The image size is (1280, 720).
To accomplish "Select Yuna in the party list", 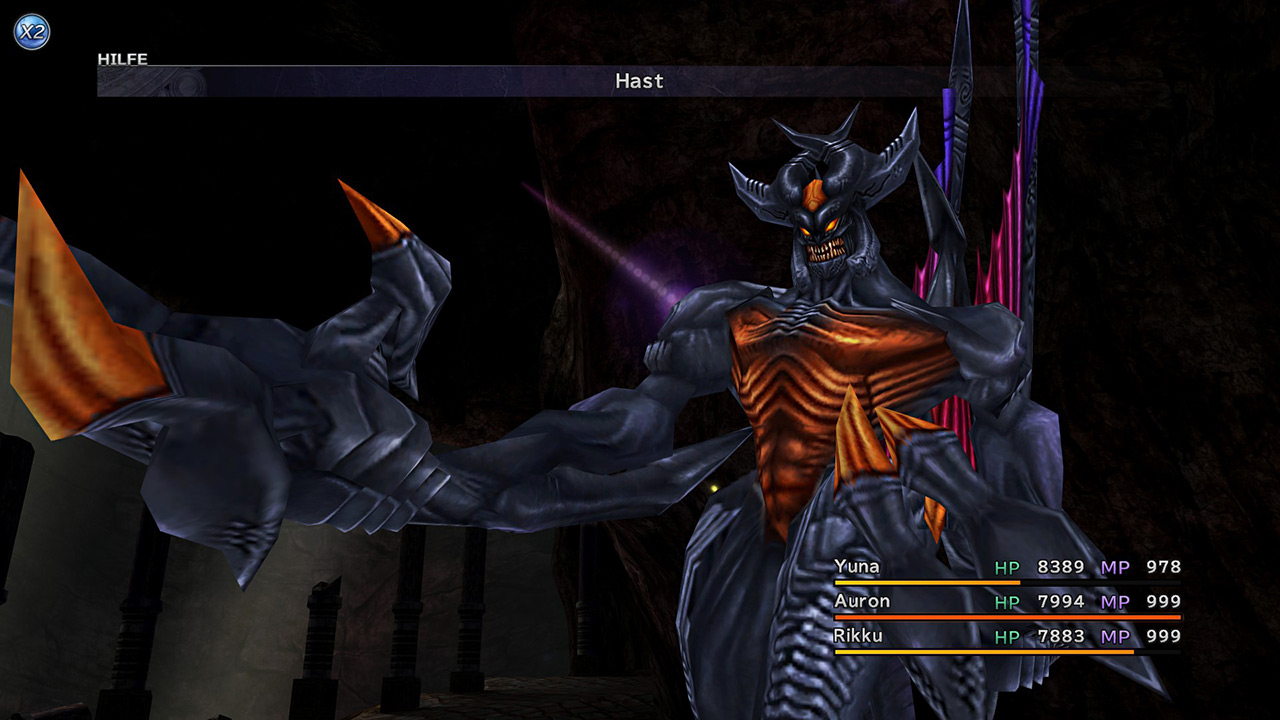I will pyautogui.click(x=857, y=567).
